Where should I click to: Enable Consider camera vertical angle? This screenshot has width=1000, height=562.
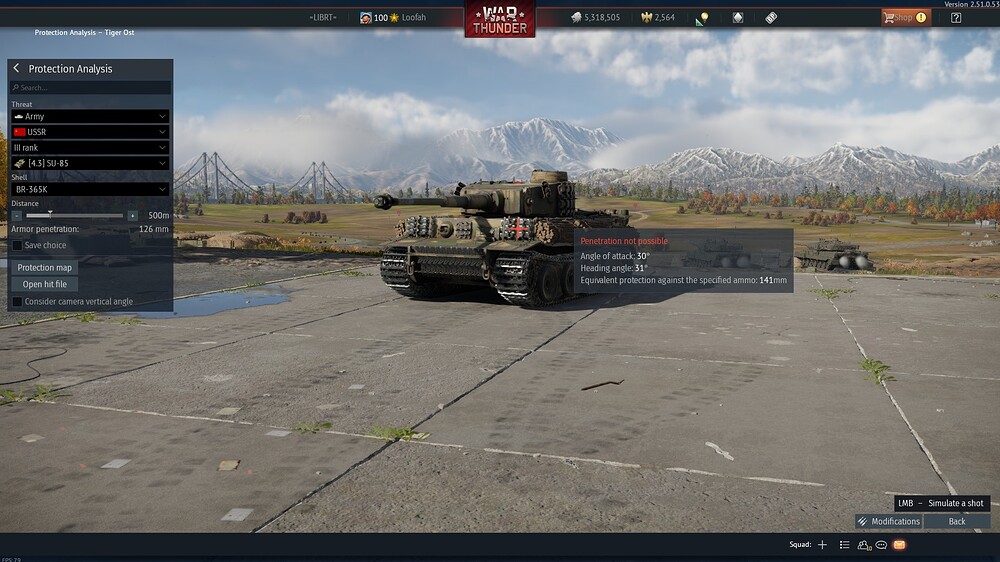click(17, 301)
